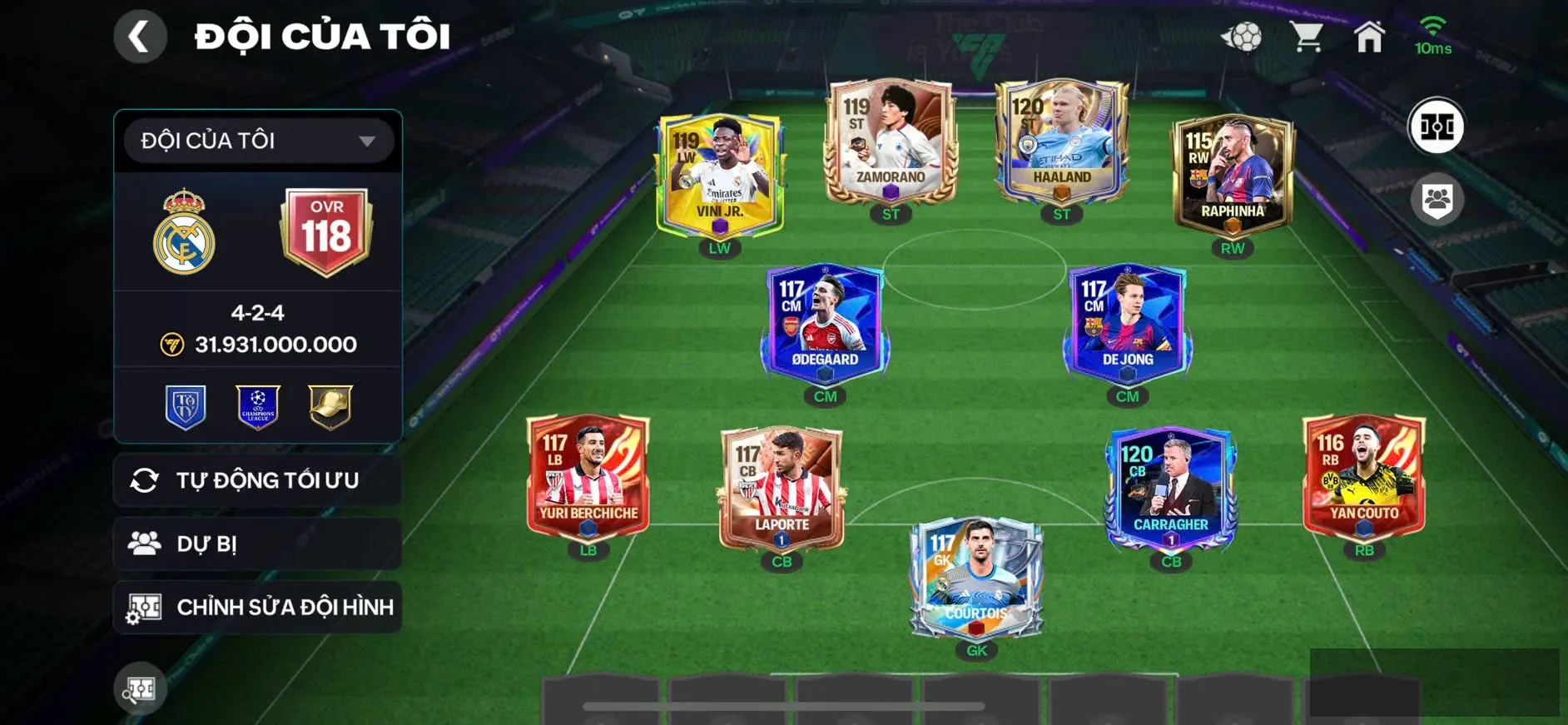The height and width of the screenshot is (725, 1568).
Task: Select the Courtois goalkeeper card
Action: 976,577
